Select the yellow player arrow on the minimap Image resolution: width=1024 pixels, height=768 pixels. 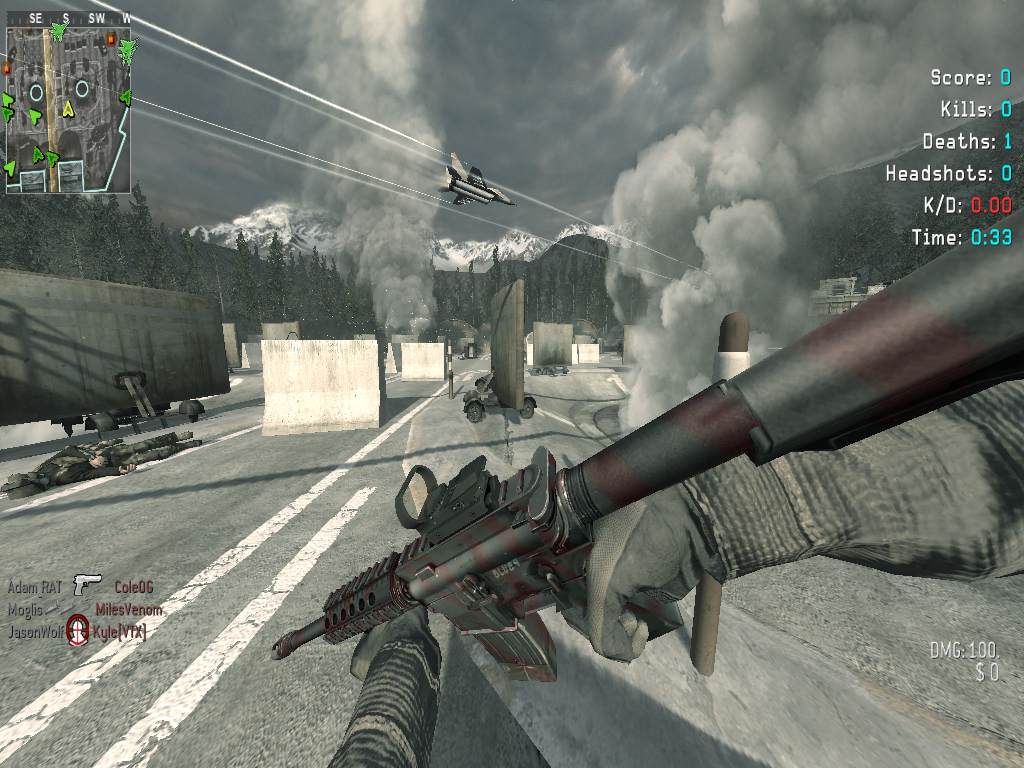tap(68, 107)
